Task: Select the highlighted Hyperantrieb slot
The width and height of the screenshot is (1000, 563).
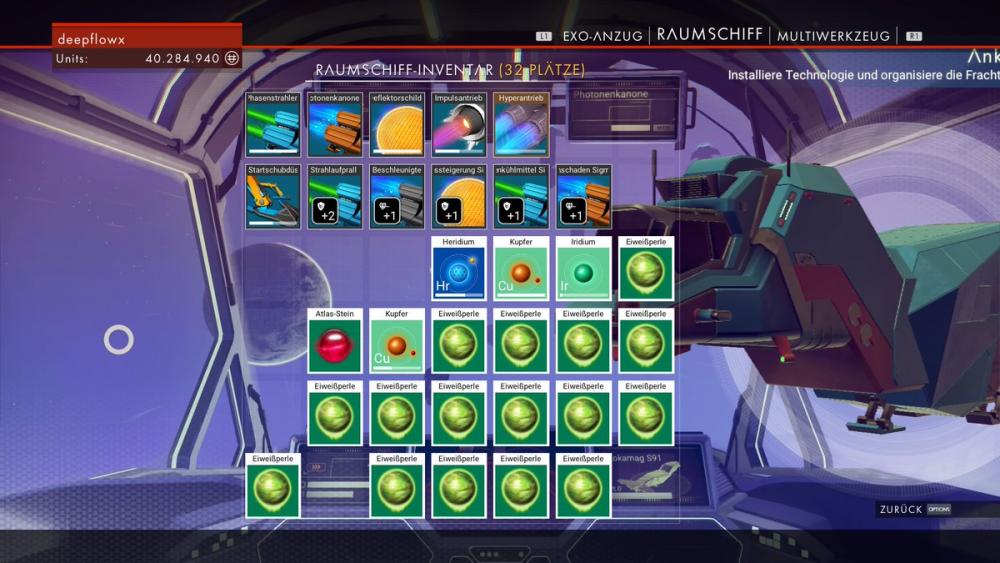Action: click(x=521, y=125)
